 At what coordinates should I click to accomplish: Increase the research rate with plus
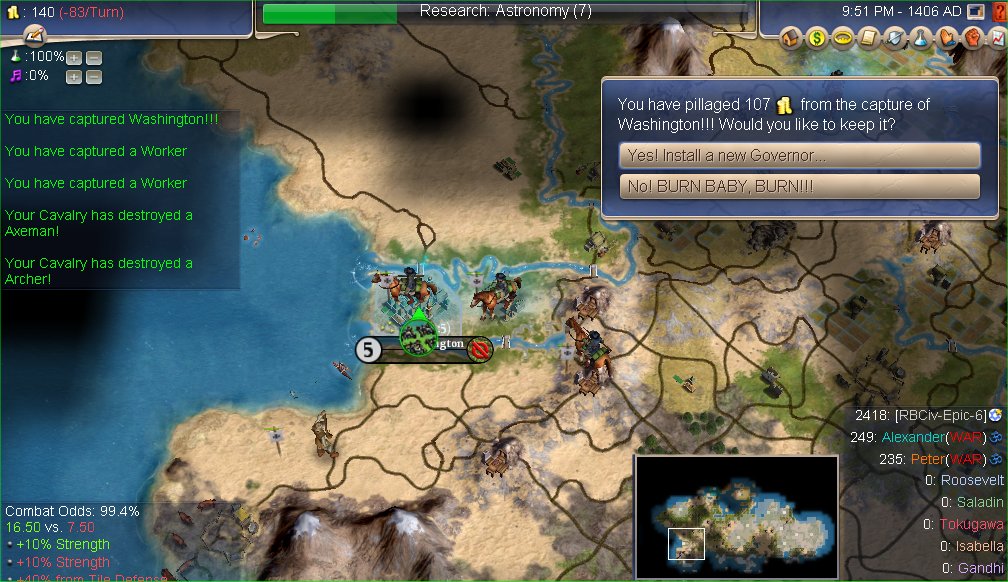[74, 57]
